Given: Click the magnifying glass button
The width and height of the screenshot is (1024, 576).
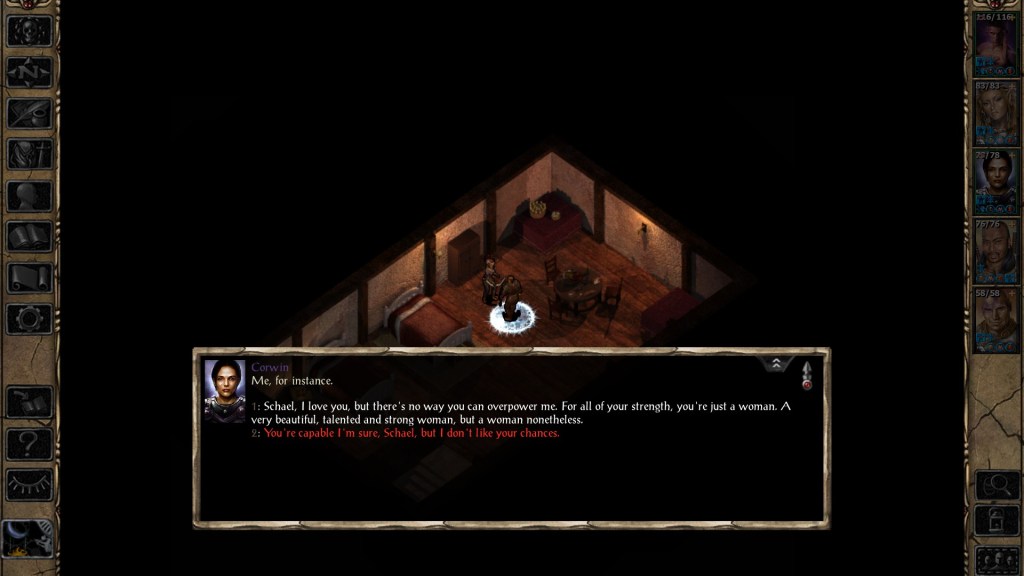Looking at the screenshot, I should click(996, 485).
